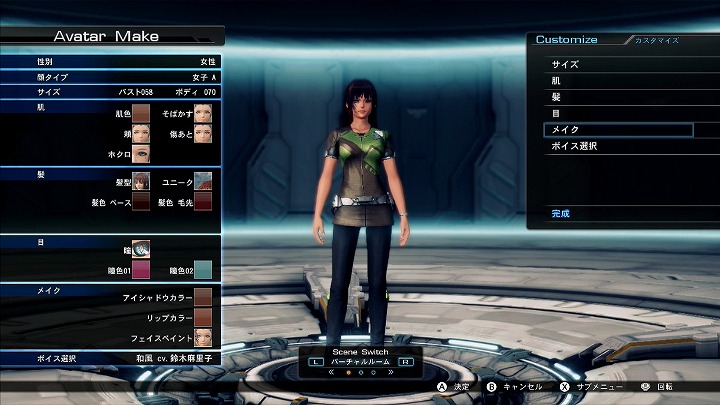Screen dimensions: 720x405
Task: Select the そばかす freckles face thumbnail
Action: tap(203, 114)
